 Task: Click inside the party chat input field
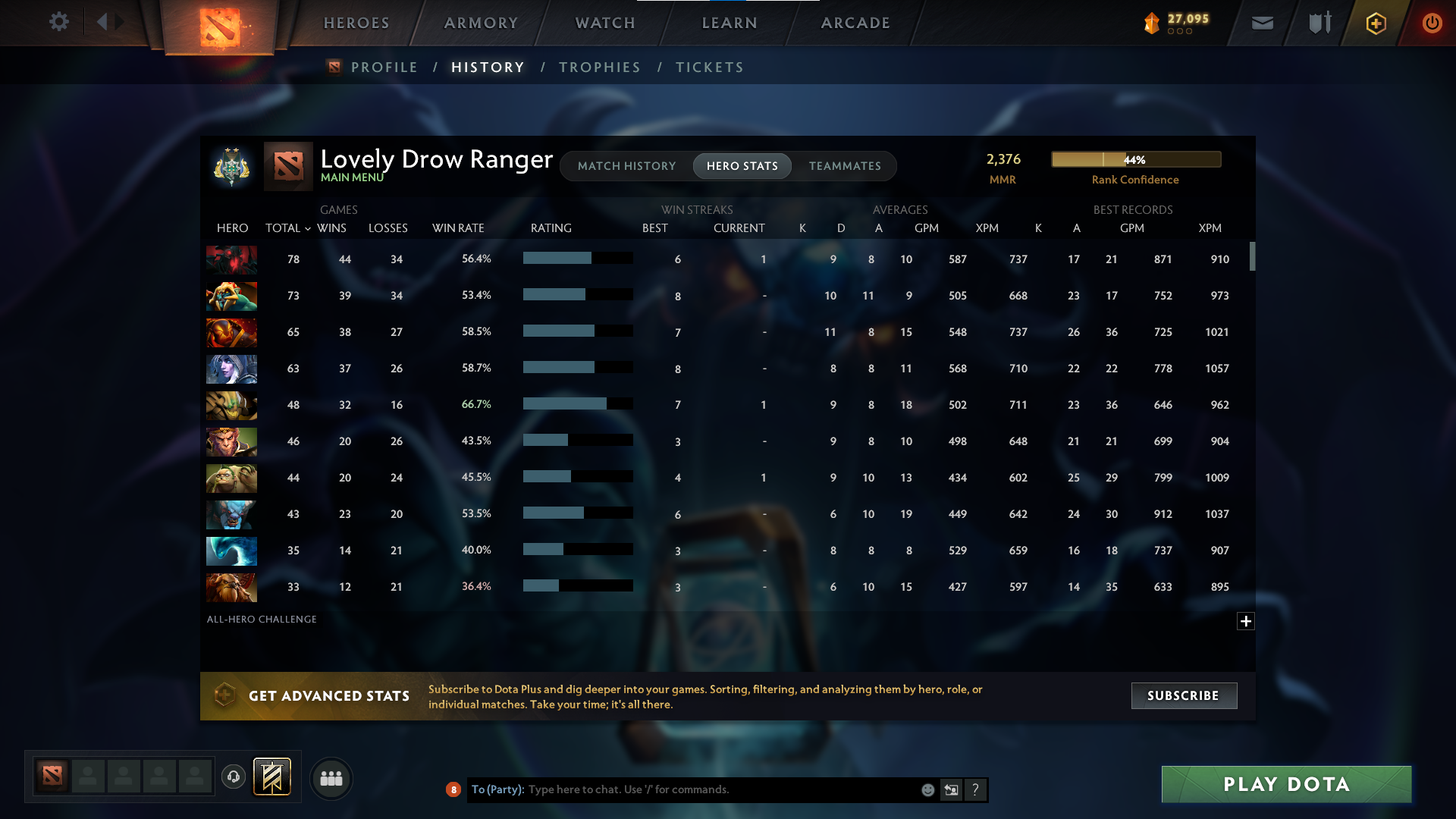682,789
